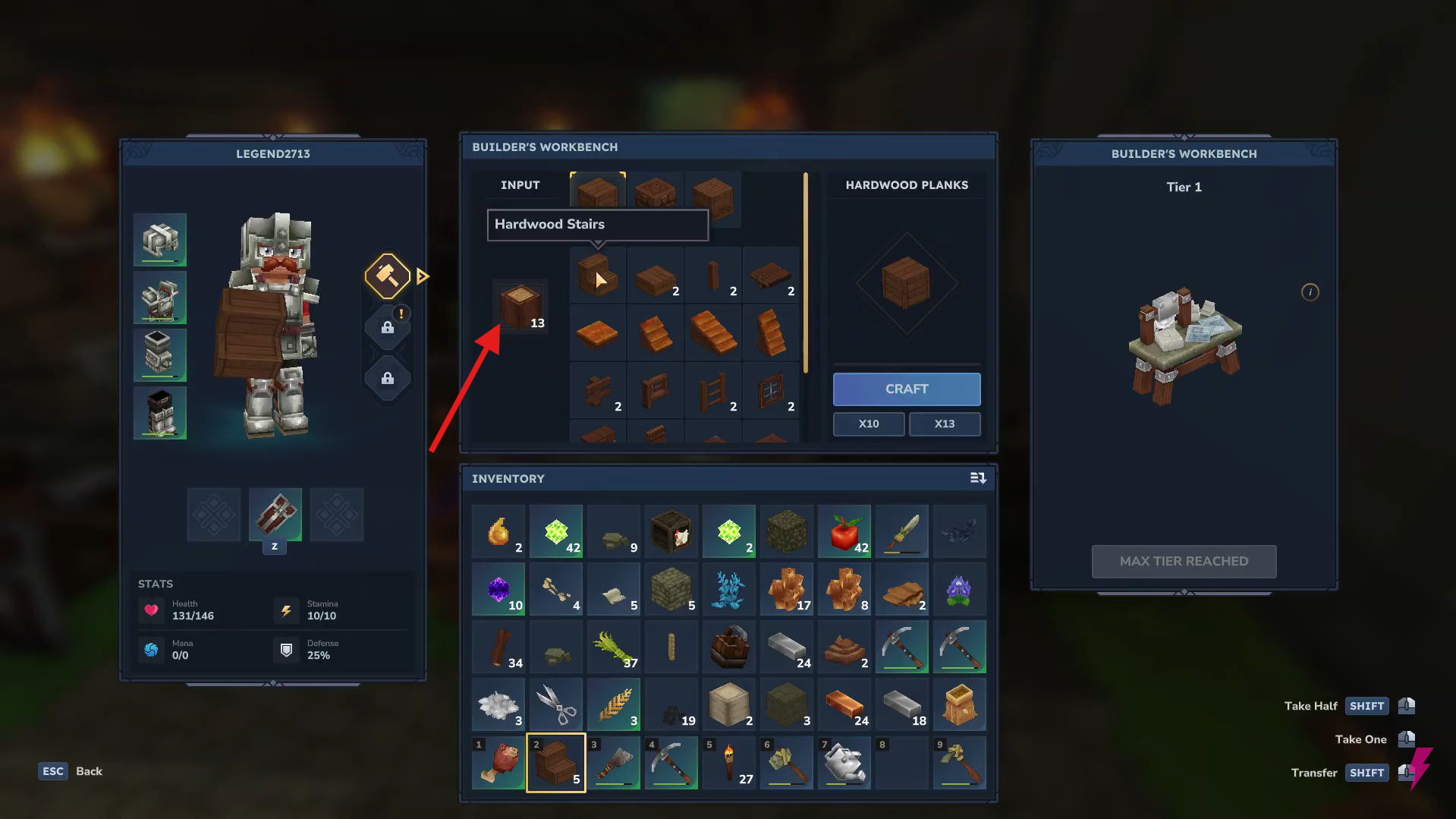Select a pickaxe icon in the inventory grid
The height and width of the screenshot is (819, 1456).
click(901, 647)
